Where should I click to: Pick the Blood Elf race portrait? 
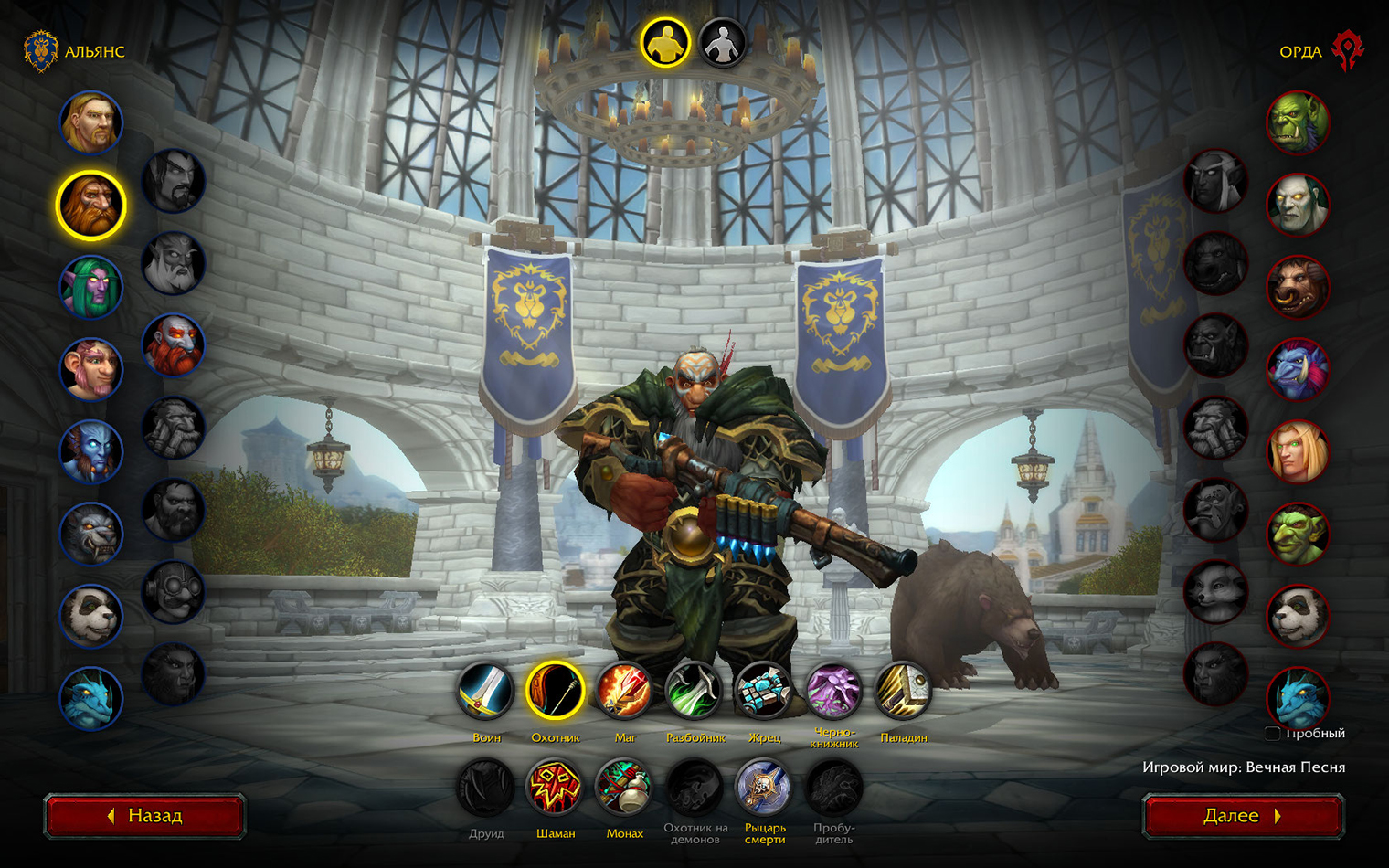click(1298, 451)
